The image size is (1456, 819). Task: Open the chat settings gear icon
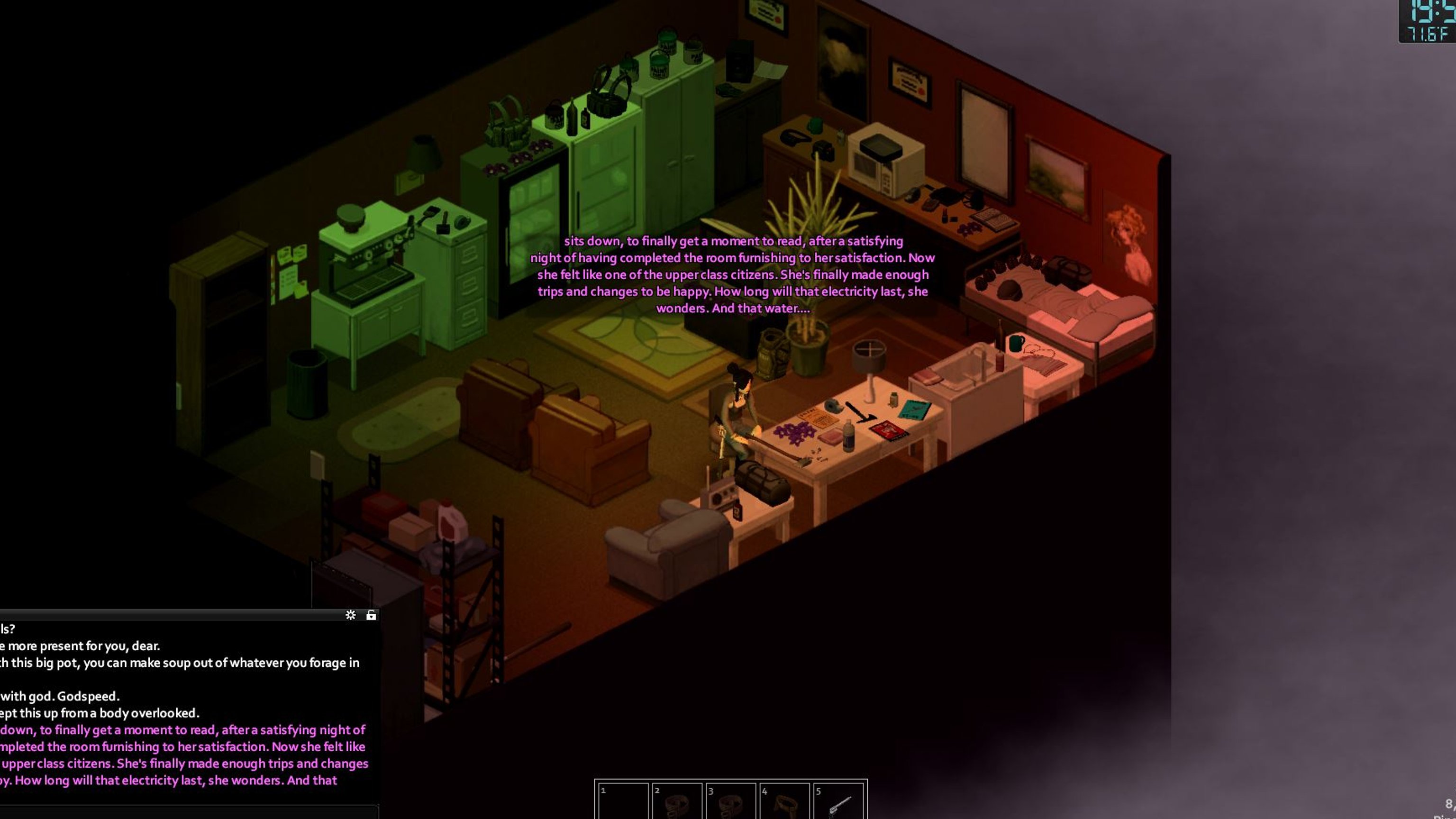click(x=350, y=615)
